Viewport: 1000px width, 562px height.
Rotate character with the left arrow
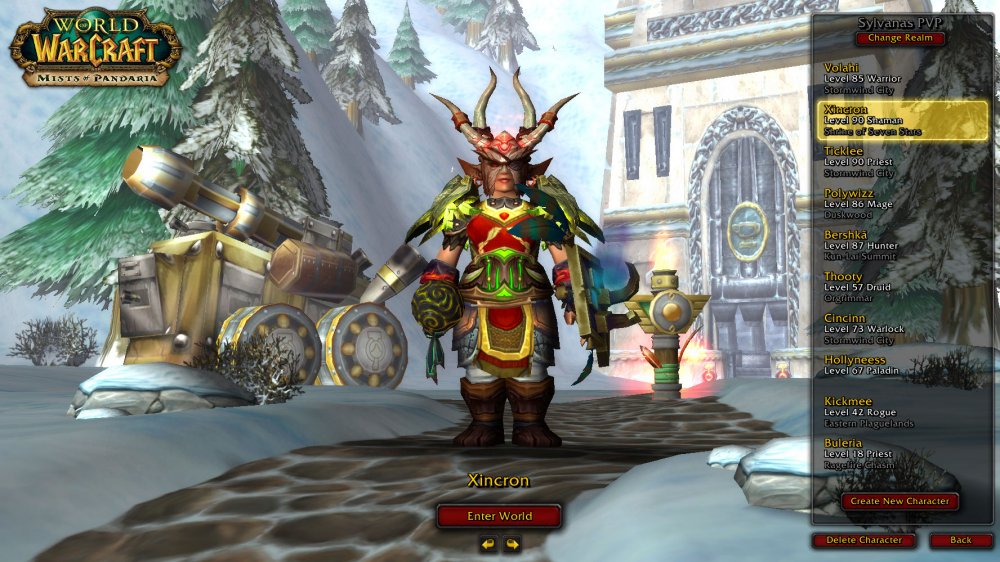pos(488,544)
